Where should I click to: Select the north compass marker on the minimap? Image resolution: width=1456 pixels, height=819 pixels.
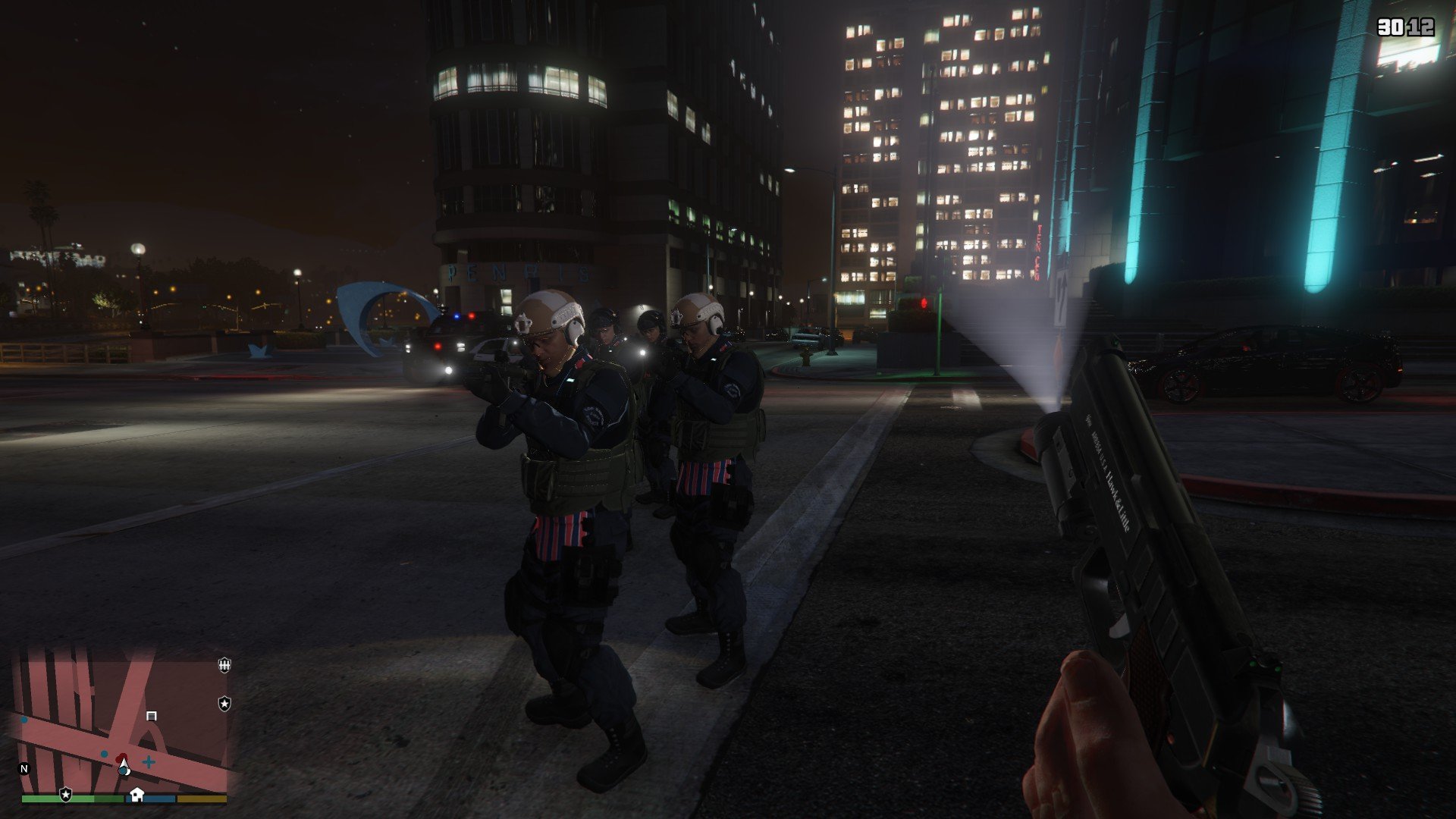(x=24, y=769)
